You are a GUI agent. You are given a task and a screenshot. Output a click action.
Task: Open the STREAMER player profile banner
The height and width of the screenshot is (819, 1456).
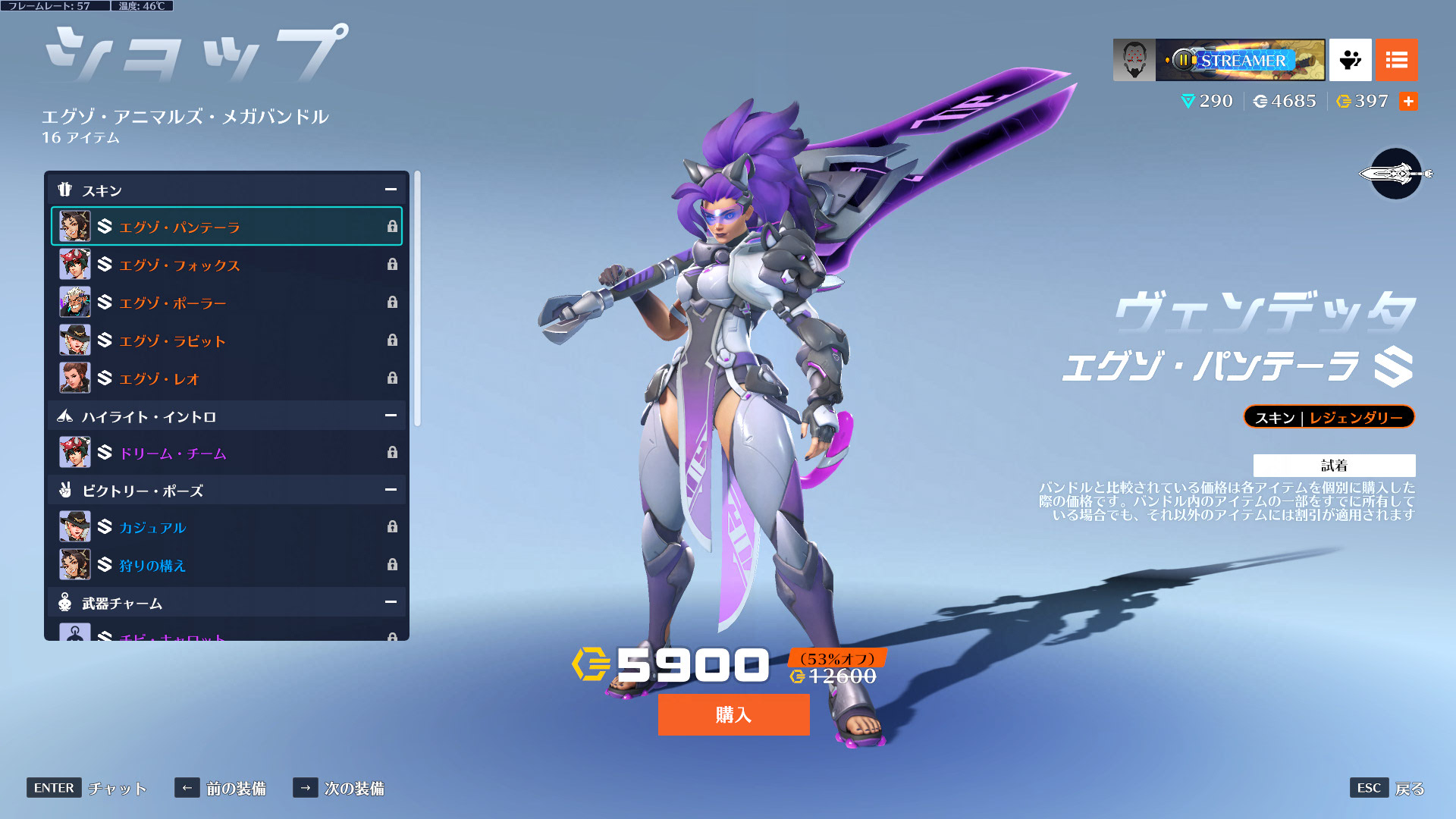pos(1219,60)
